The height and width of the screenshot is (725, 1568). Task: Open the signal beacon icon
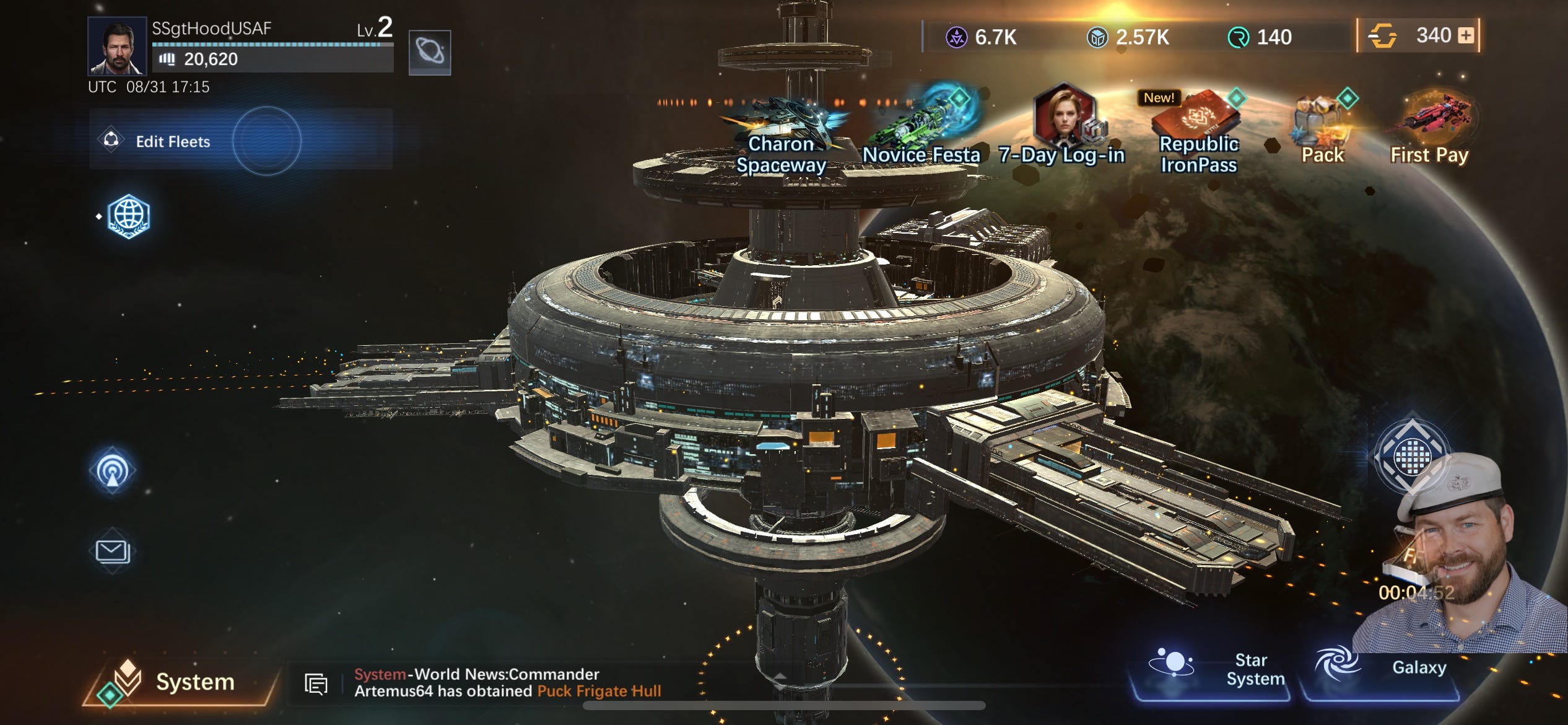coord(113,470)
